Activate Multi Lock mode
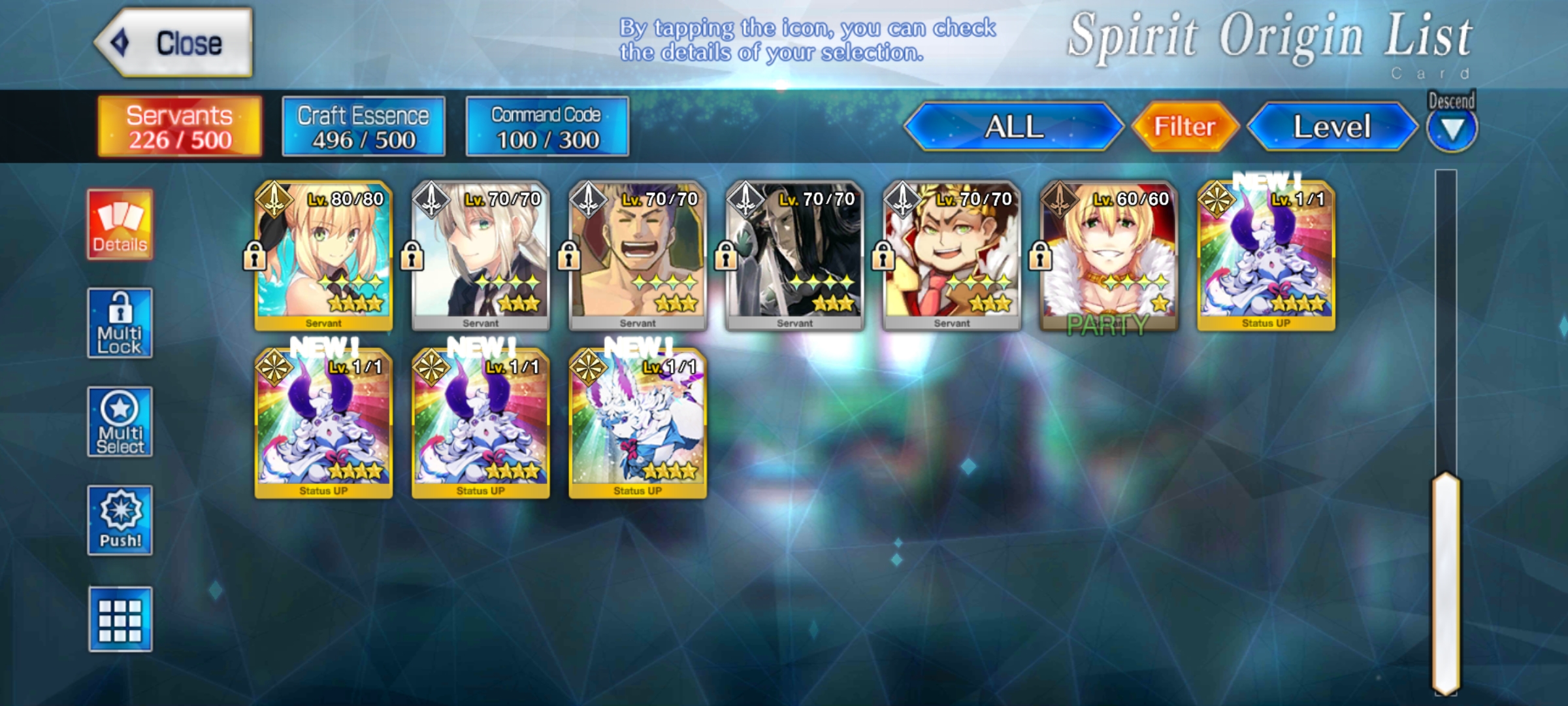 point(120,324)
